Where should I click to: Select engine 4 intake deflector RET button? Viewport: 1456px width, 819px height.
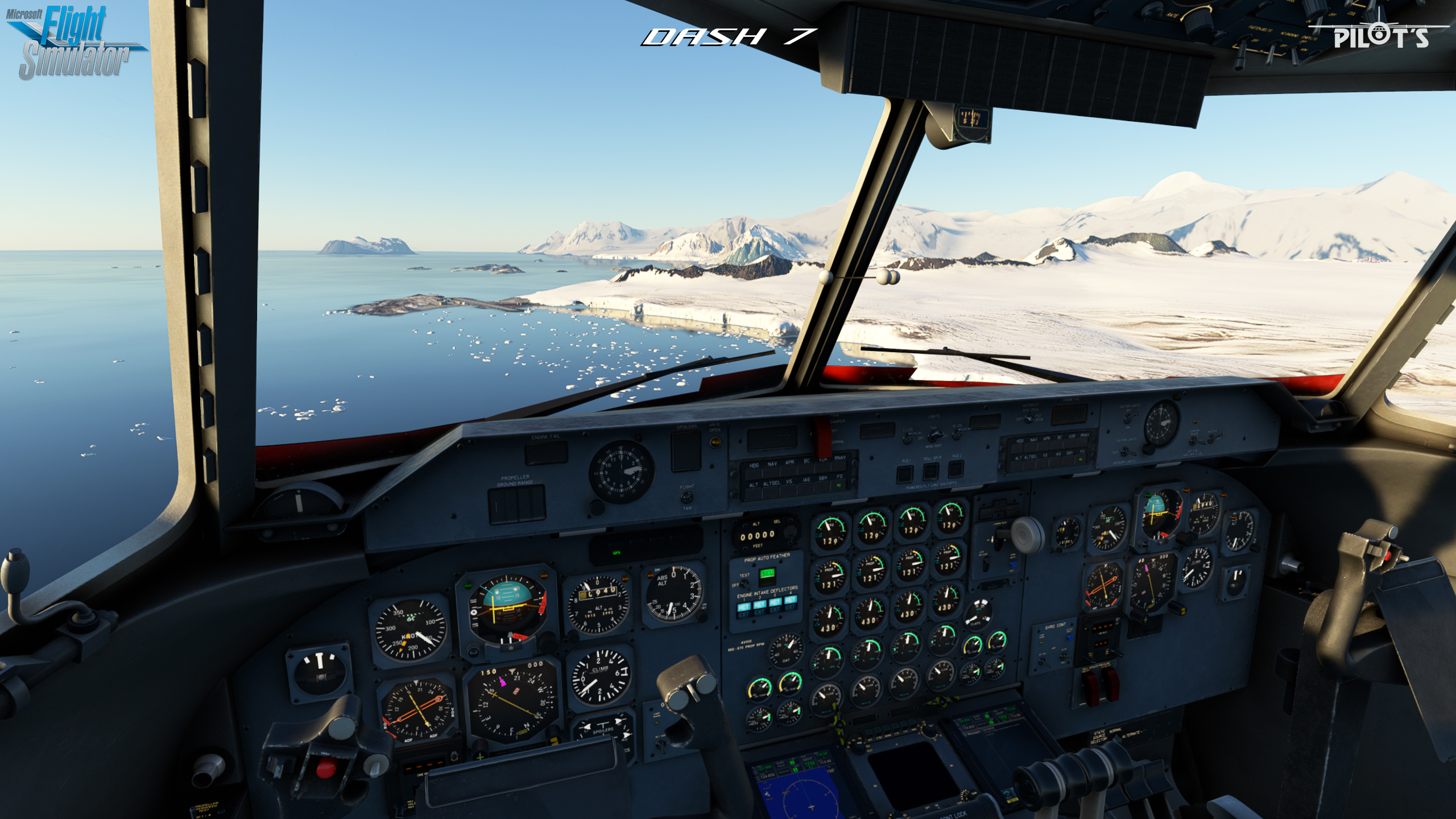coord(791,600)
